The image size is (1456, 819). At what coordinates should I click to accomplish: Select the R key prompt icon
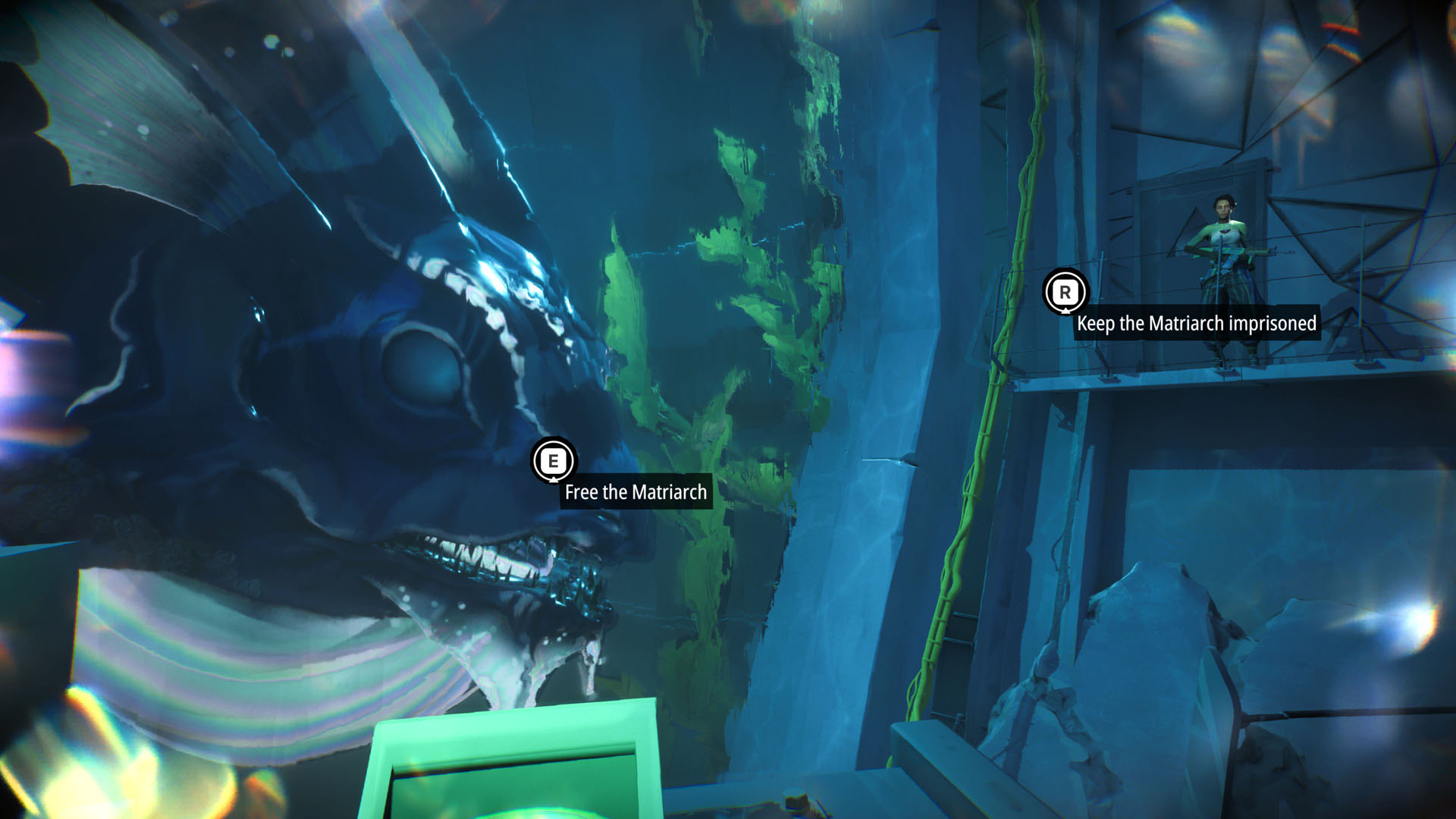tap(1065, 292)
